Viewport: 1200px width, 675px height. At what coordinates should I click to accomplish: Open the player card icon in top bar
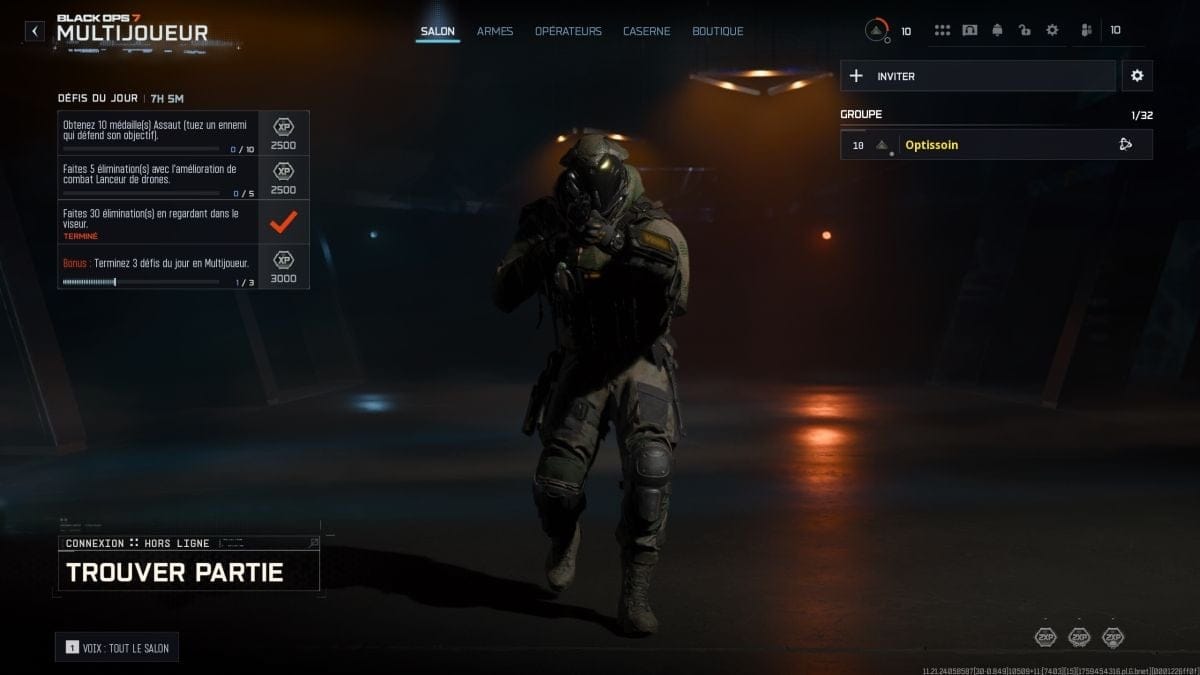[969, 31]
